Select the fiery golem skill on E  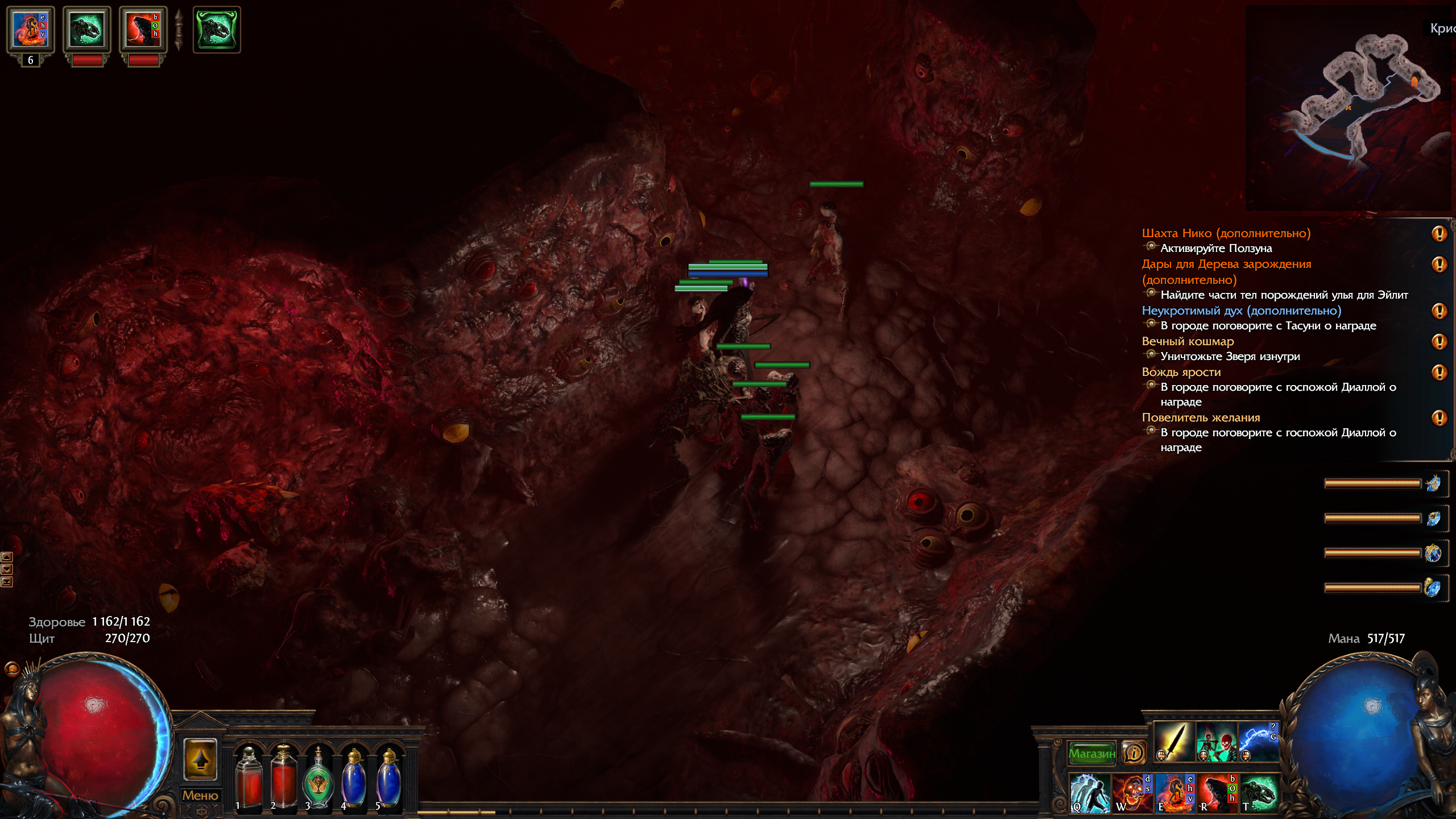[x=1174, y=792]
